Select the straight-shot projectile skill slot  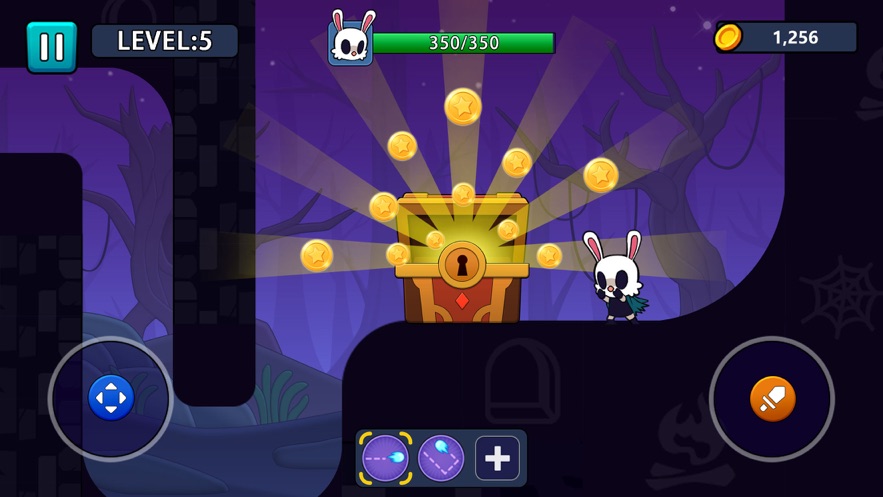pos(385,458)
